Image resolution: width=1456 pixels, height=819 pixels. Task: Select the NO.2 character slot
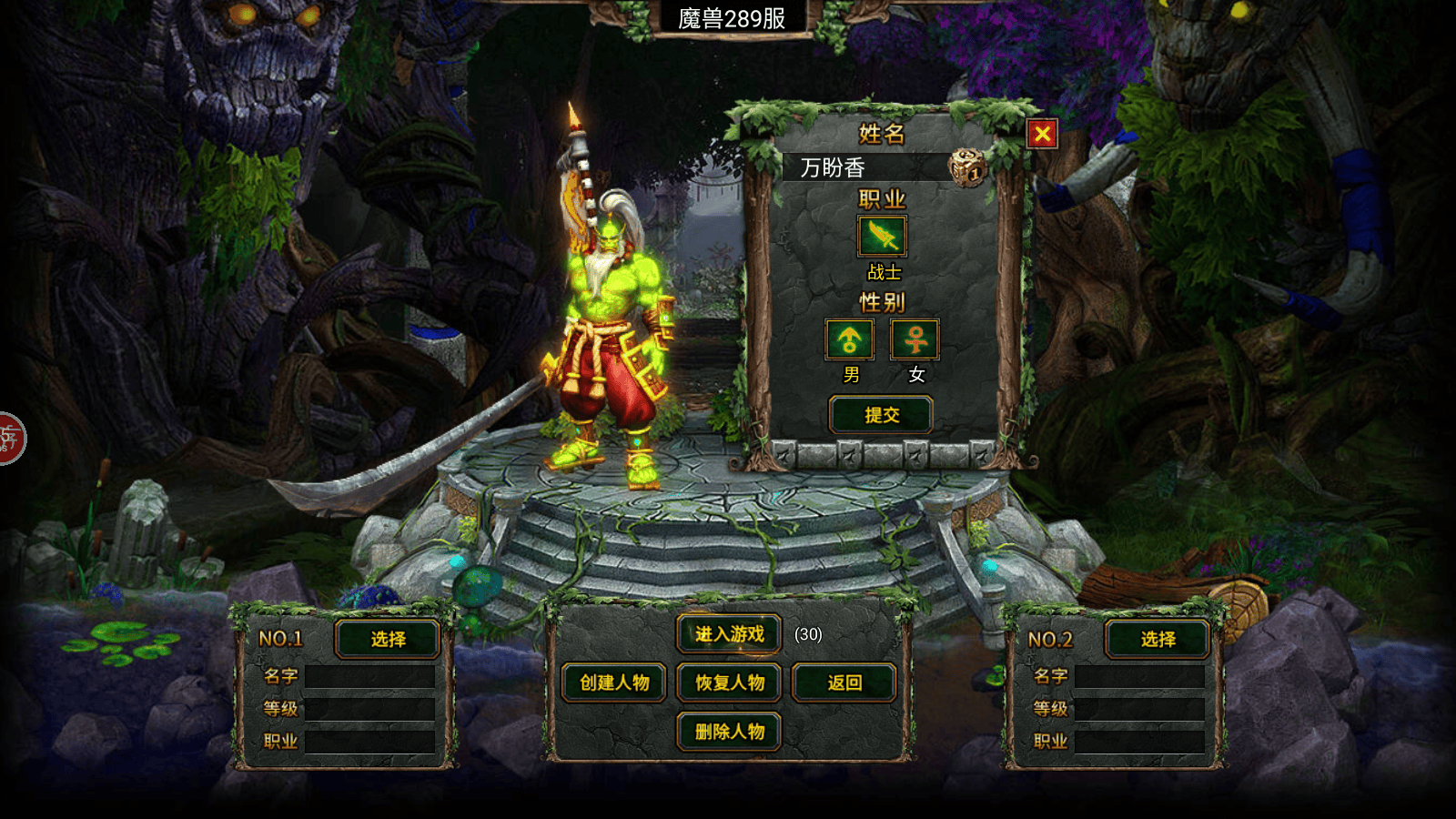coord(1158,639)
